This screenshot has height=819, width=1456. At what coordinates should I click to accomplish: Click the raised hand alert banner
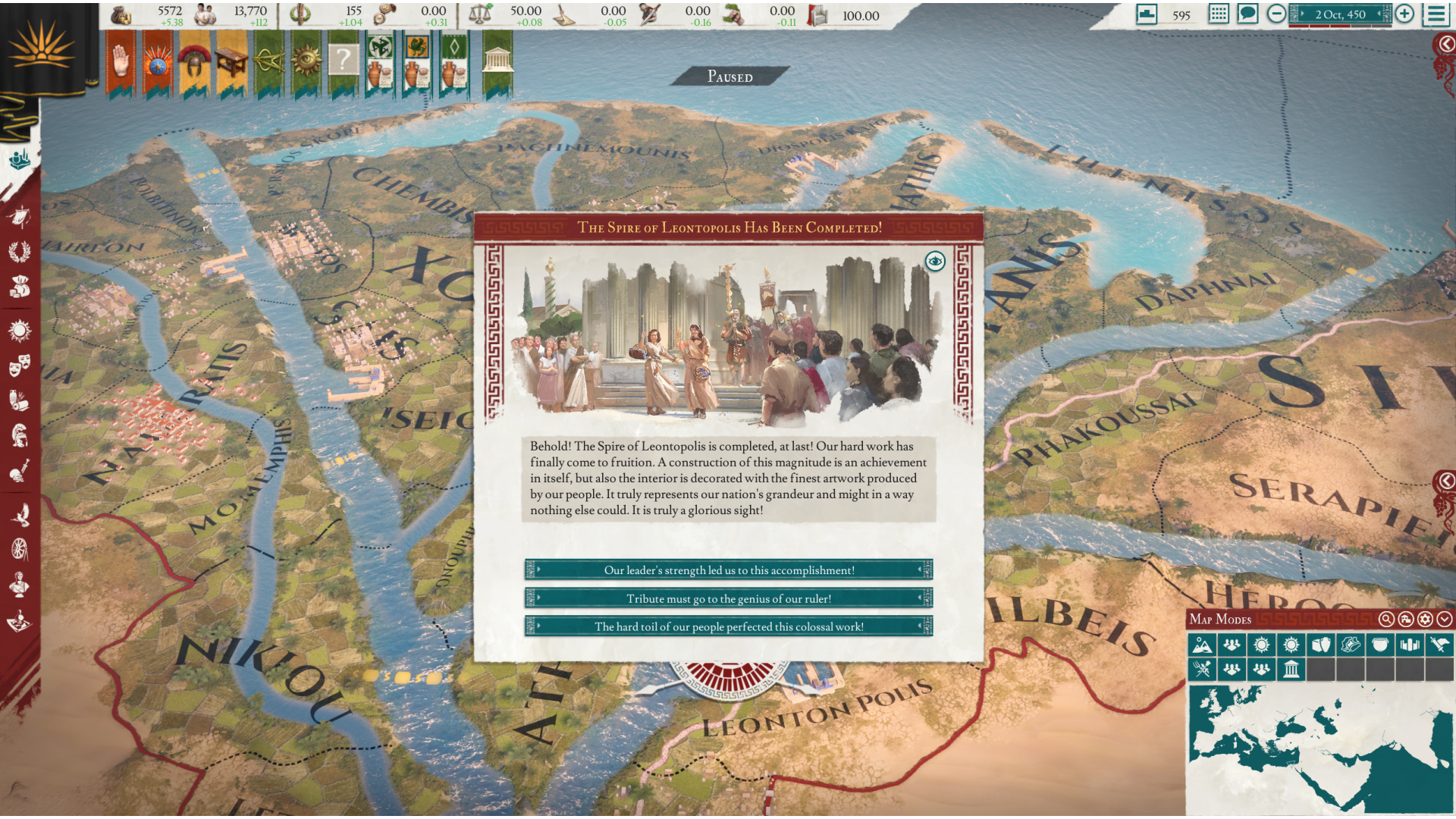click(121, 62)
